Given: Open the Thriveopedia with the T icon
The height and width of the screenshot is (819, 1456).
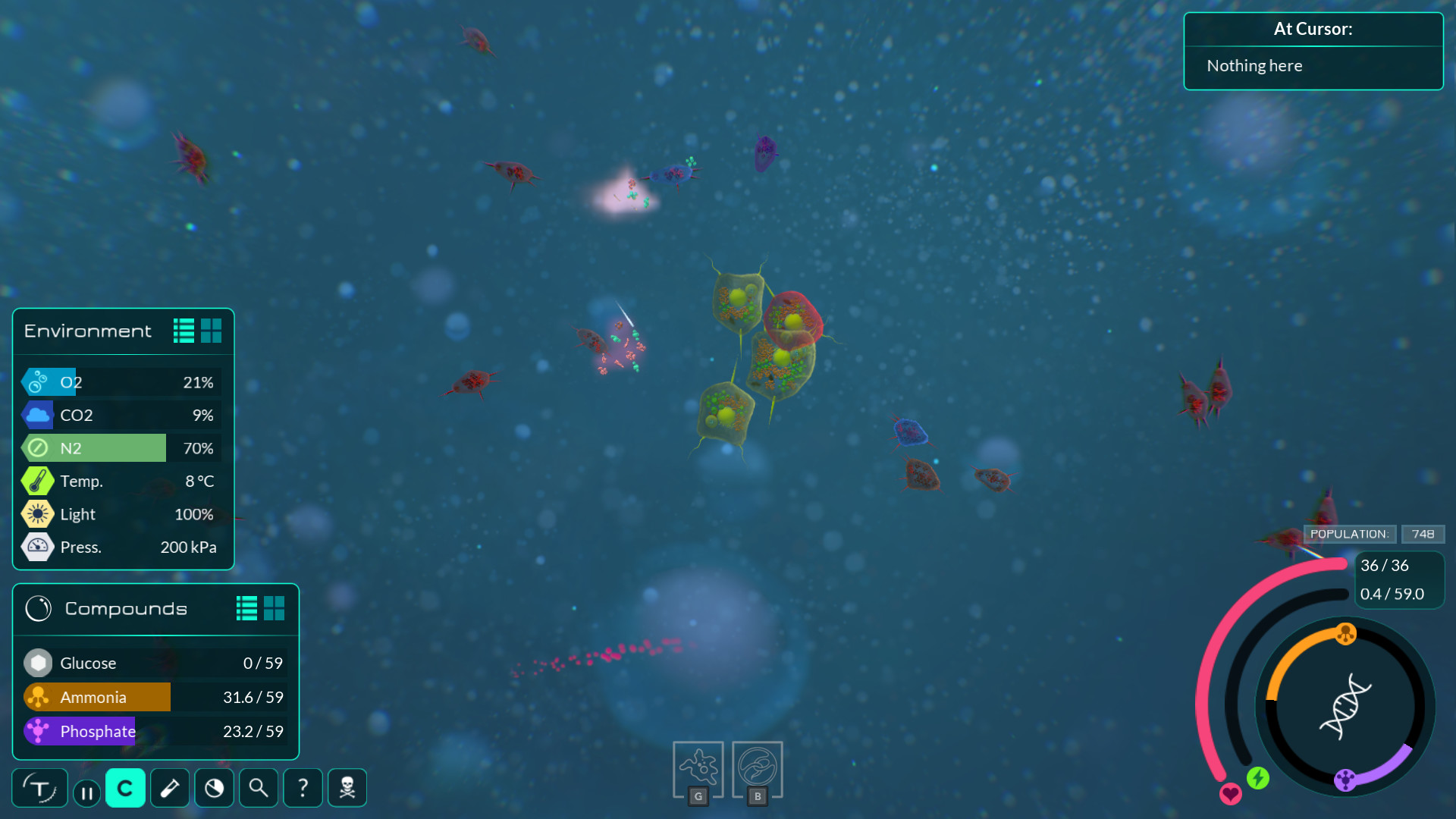Looking at the screenshot, I should click(x=39, y=788).
